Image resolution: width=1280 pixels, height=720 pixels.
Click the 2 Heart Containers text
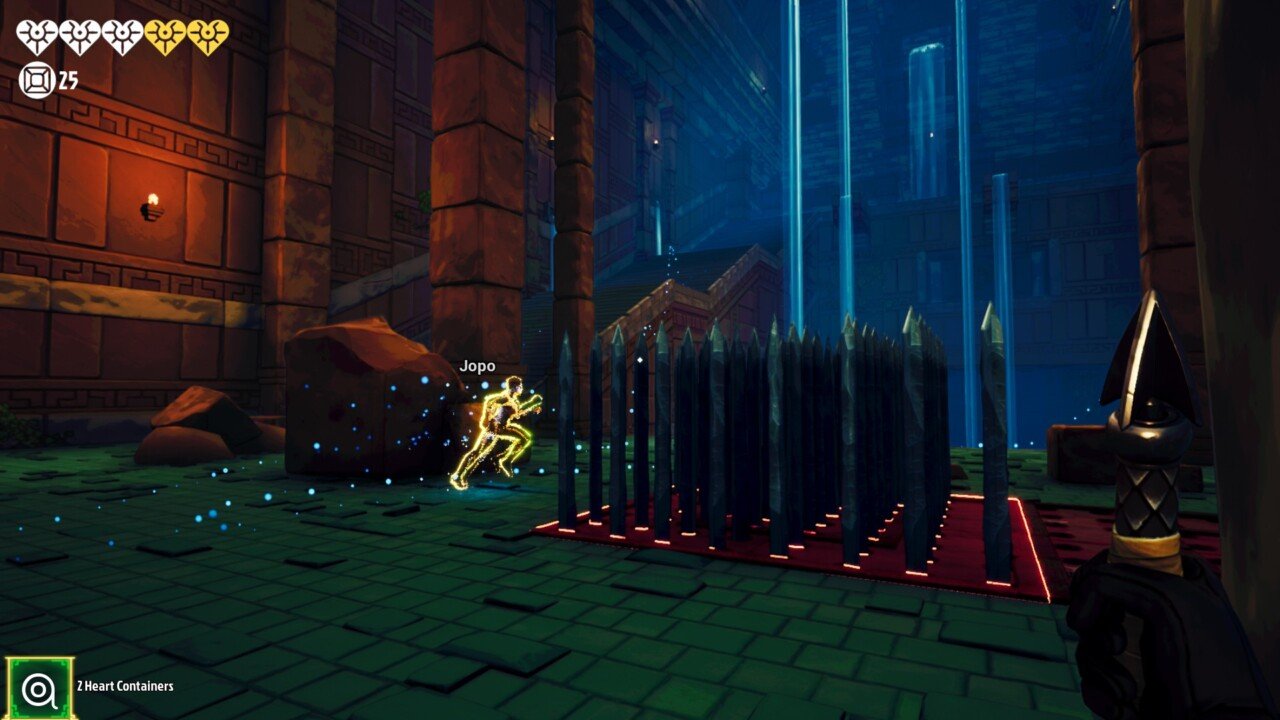(124, 687)
